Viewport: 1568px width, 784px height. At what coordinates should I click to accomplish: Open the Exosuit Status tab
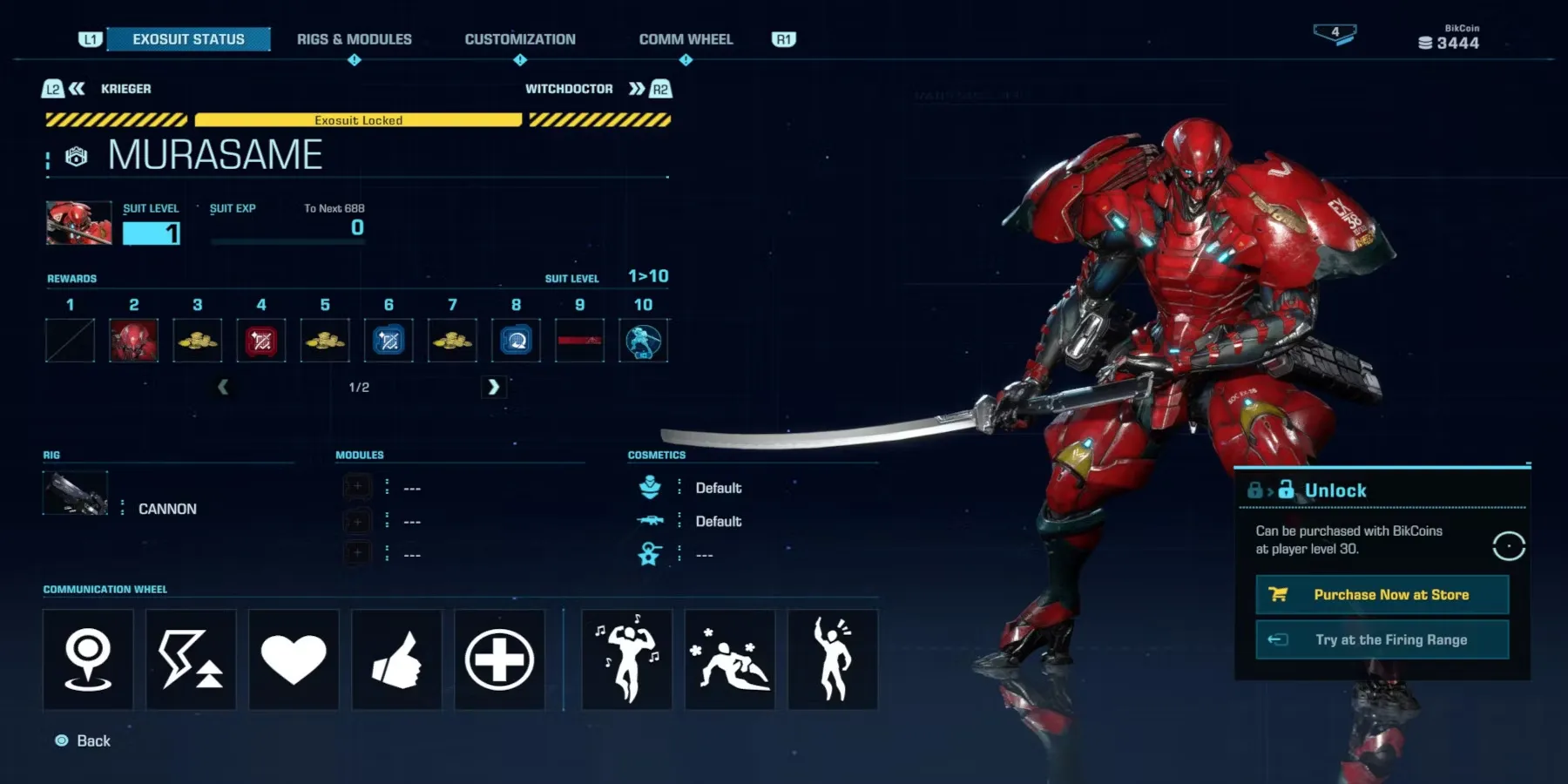[188, 39]
